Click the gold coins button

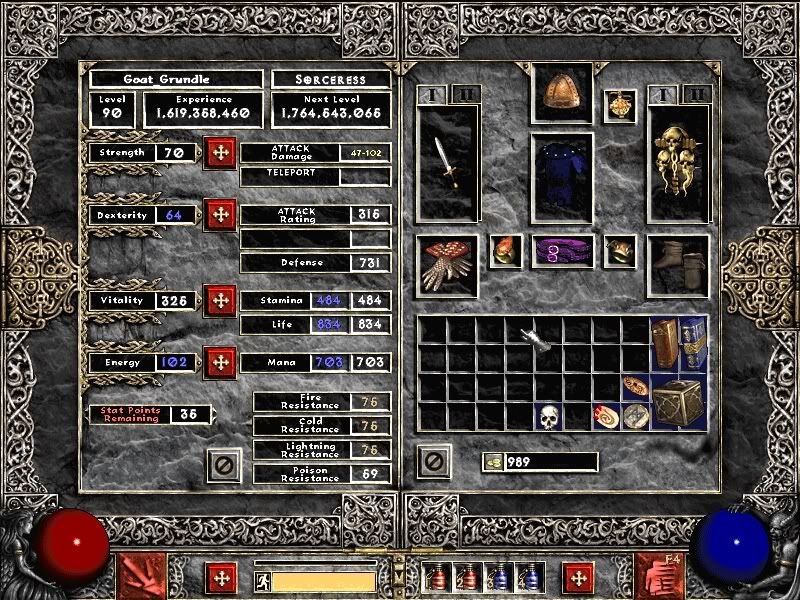pos(493,462)
